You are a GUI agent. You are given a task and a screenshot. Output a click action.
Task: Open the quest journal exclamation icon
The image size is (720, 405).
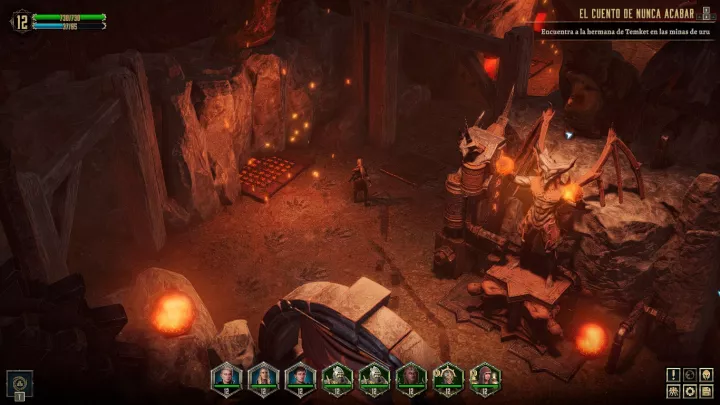[674, 375]
